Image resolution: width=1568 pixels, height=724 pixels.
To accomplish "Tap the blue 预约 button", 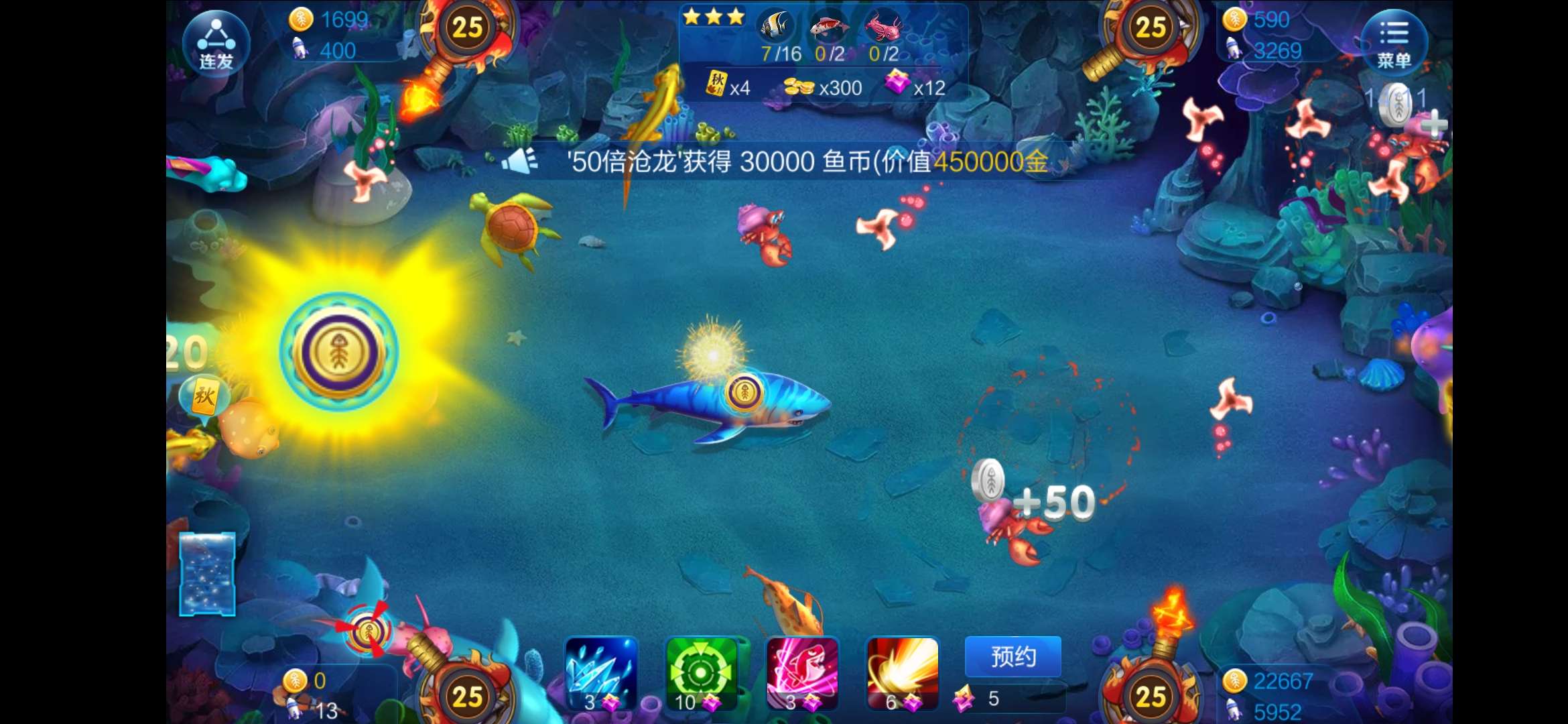I will (x=1012, y=656).
